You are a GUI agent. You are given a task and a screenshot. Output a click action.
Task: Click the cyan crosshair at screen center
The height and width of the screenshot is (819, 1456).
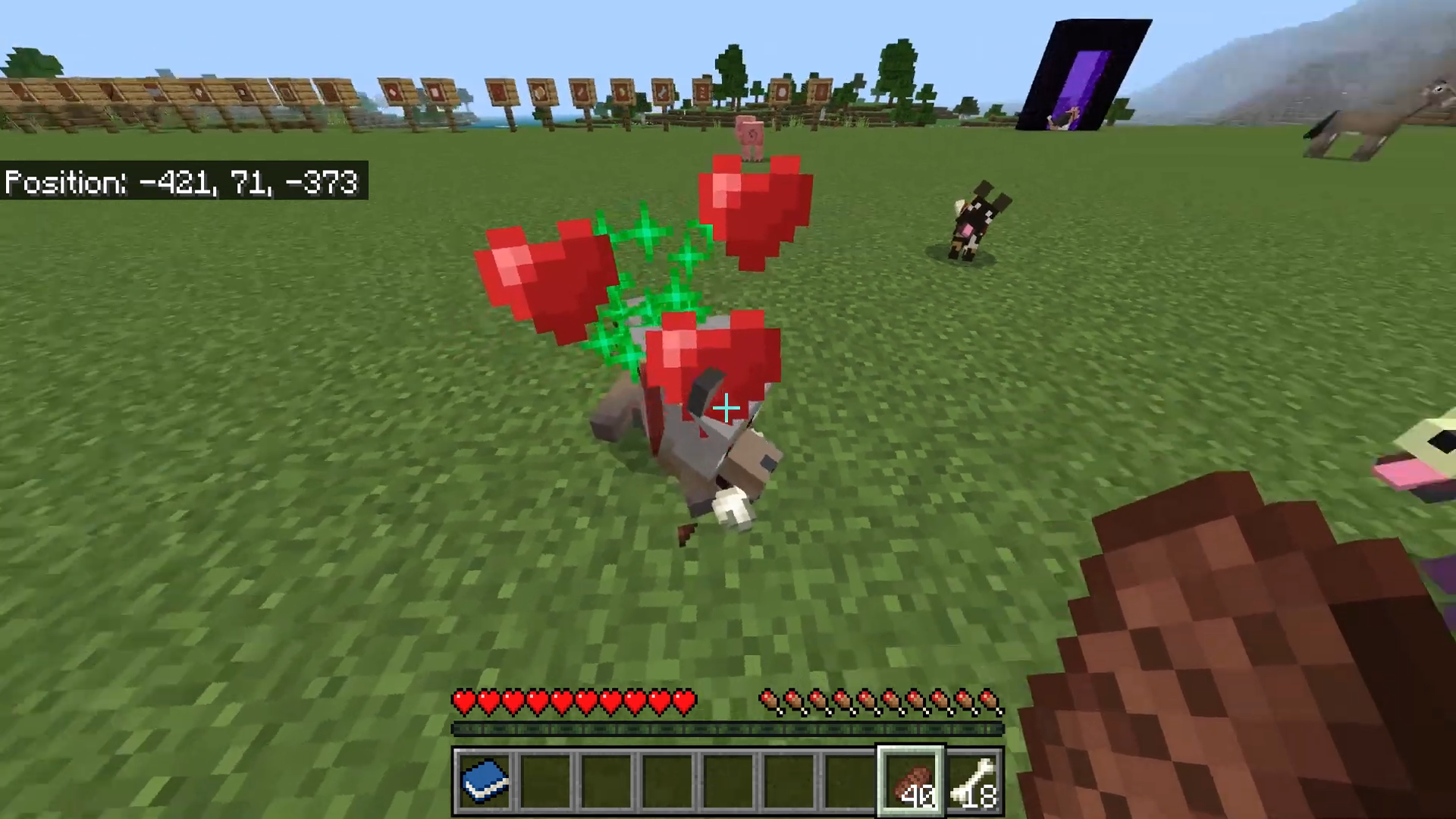(x=725, y=409)
